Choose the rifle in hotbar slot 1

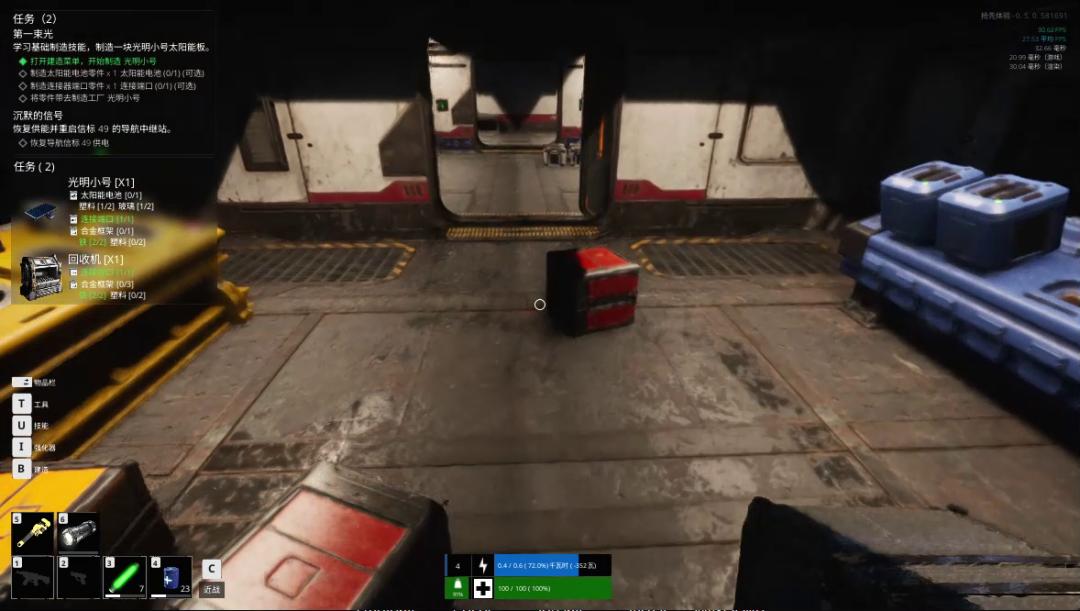coord(32,577)
